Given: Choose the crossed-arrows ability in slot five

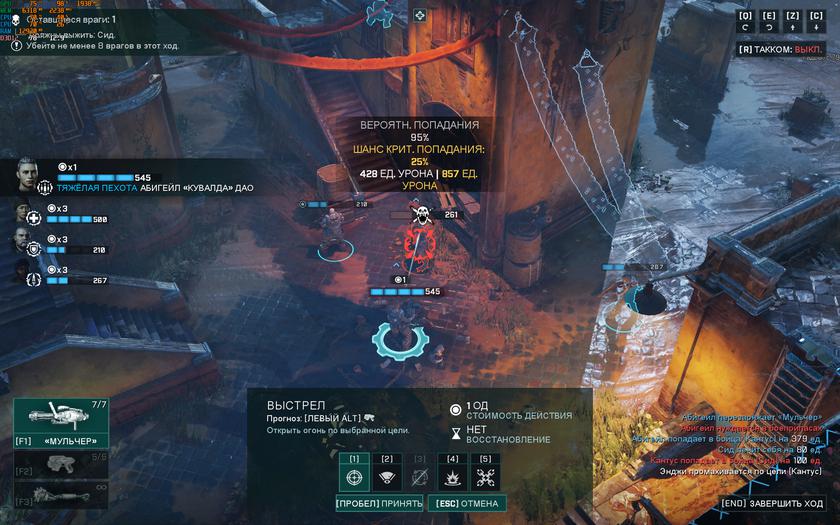Looking at the screenshot, I should tap(486, 476).
